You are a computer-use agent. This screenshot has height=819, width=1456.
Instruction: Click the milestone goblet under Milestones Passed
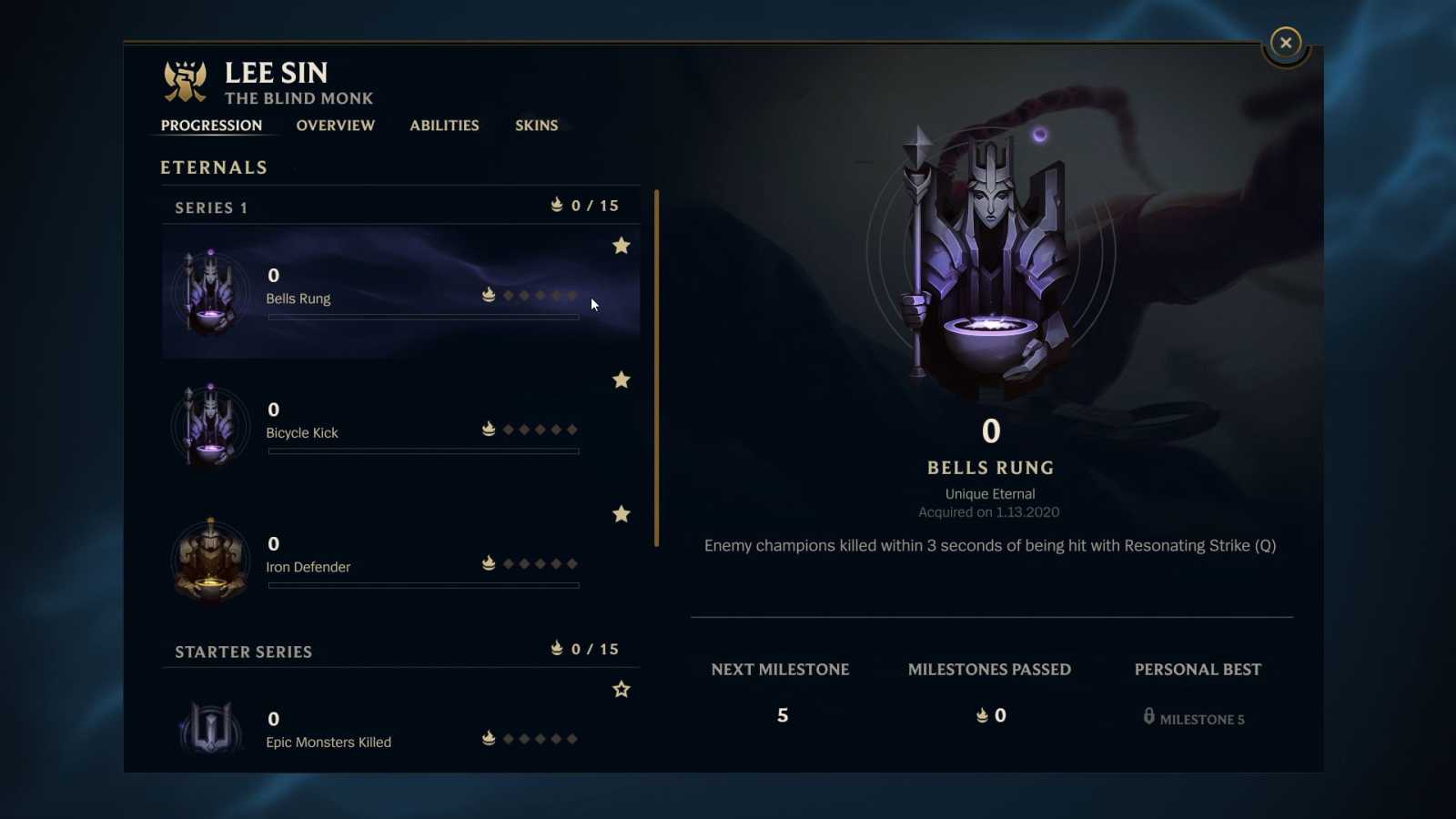[982, 715]
